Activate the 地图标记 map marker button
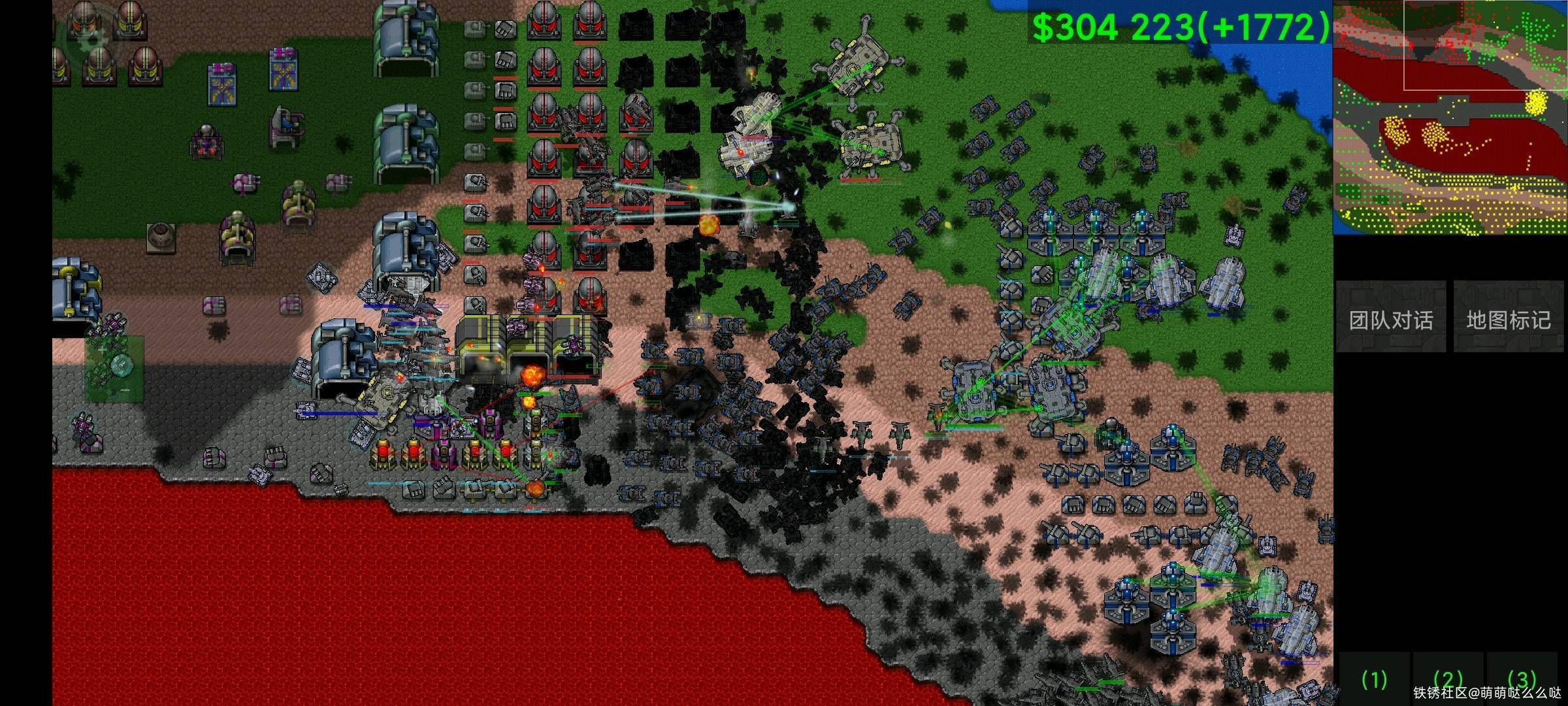The width and height of the screenshot is (1568, 706). point(1508,318)
